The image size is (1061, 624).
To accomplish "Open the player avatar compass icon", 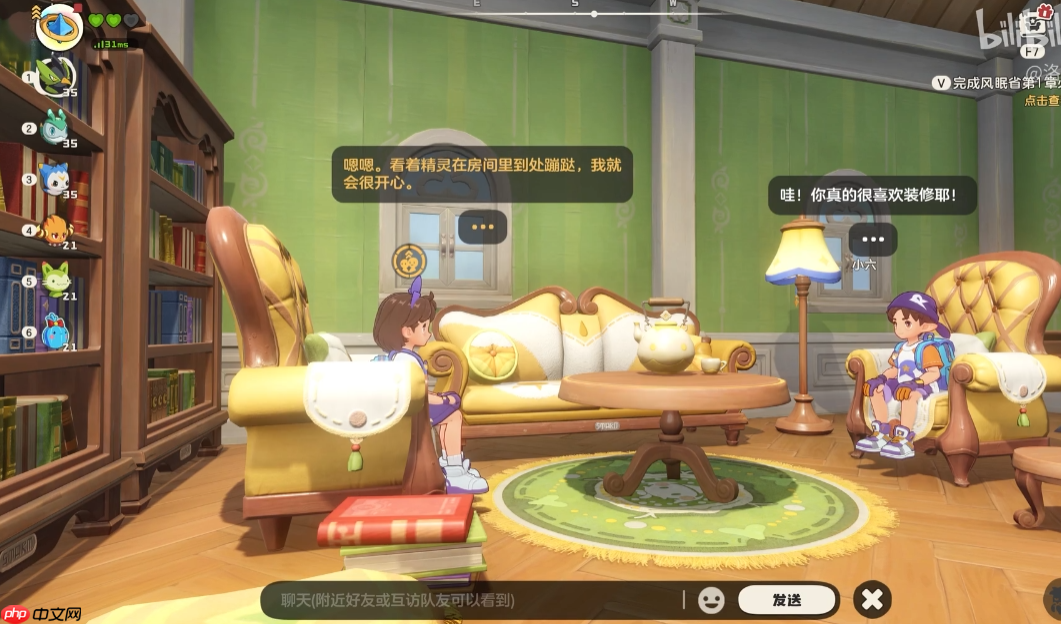I will 58,26.
